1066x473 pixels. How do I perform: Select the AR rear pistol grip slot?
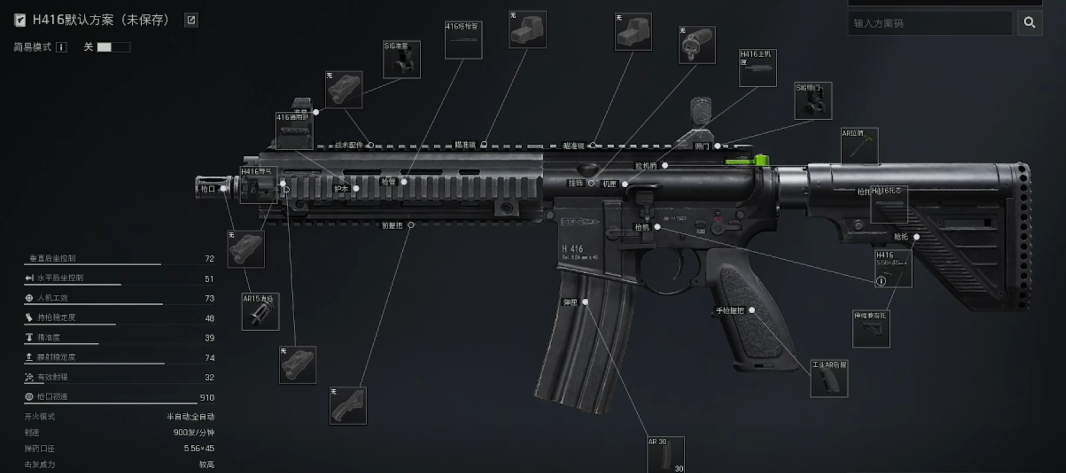coord(829,379)
